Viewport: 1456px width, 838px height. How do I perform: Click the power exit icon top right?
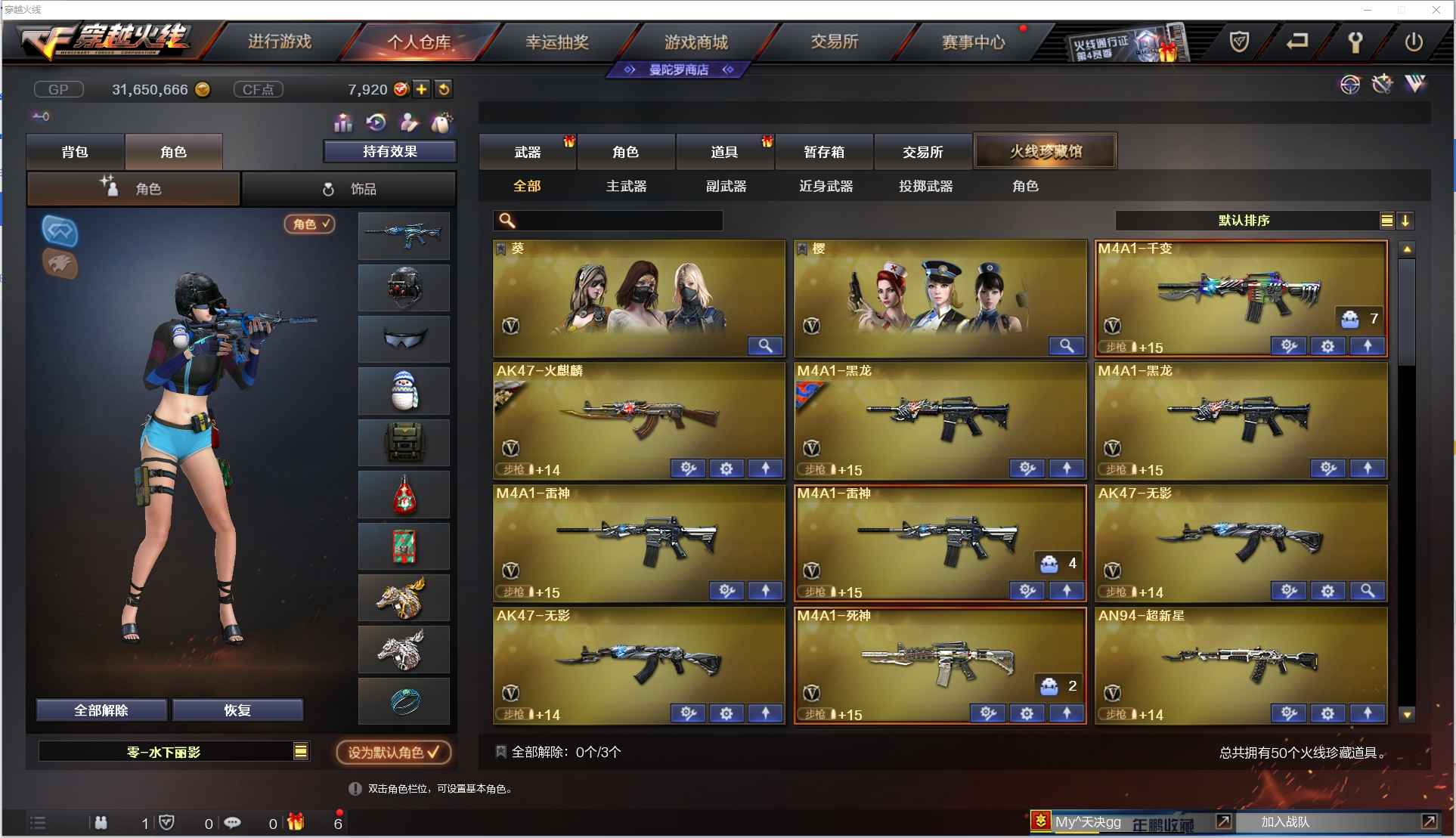(1413, 42)
